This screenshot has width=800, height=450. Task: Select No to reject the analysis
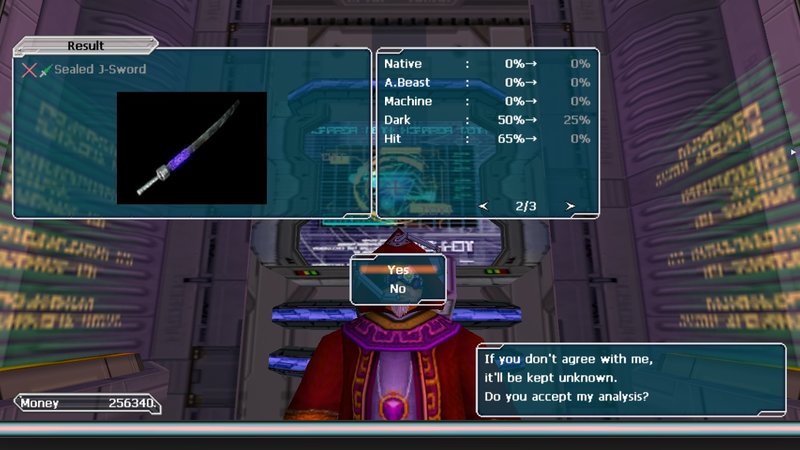coord(398,289)
